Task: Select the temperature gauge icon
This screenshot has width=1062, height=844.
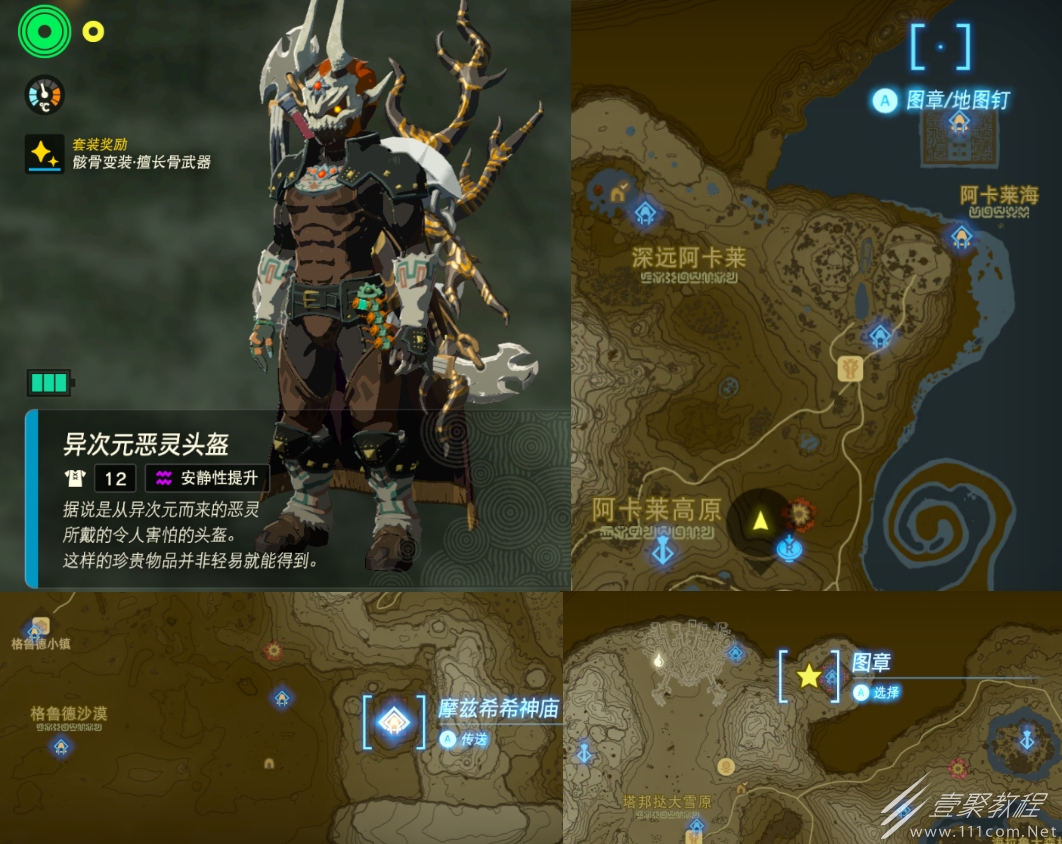Action: (x=44, y=95)
